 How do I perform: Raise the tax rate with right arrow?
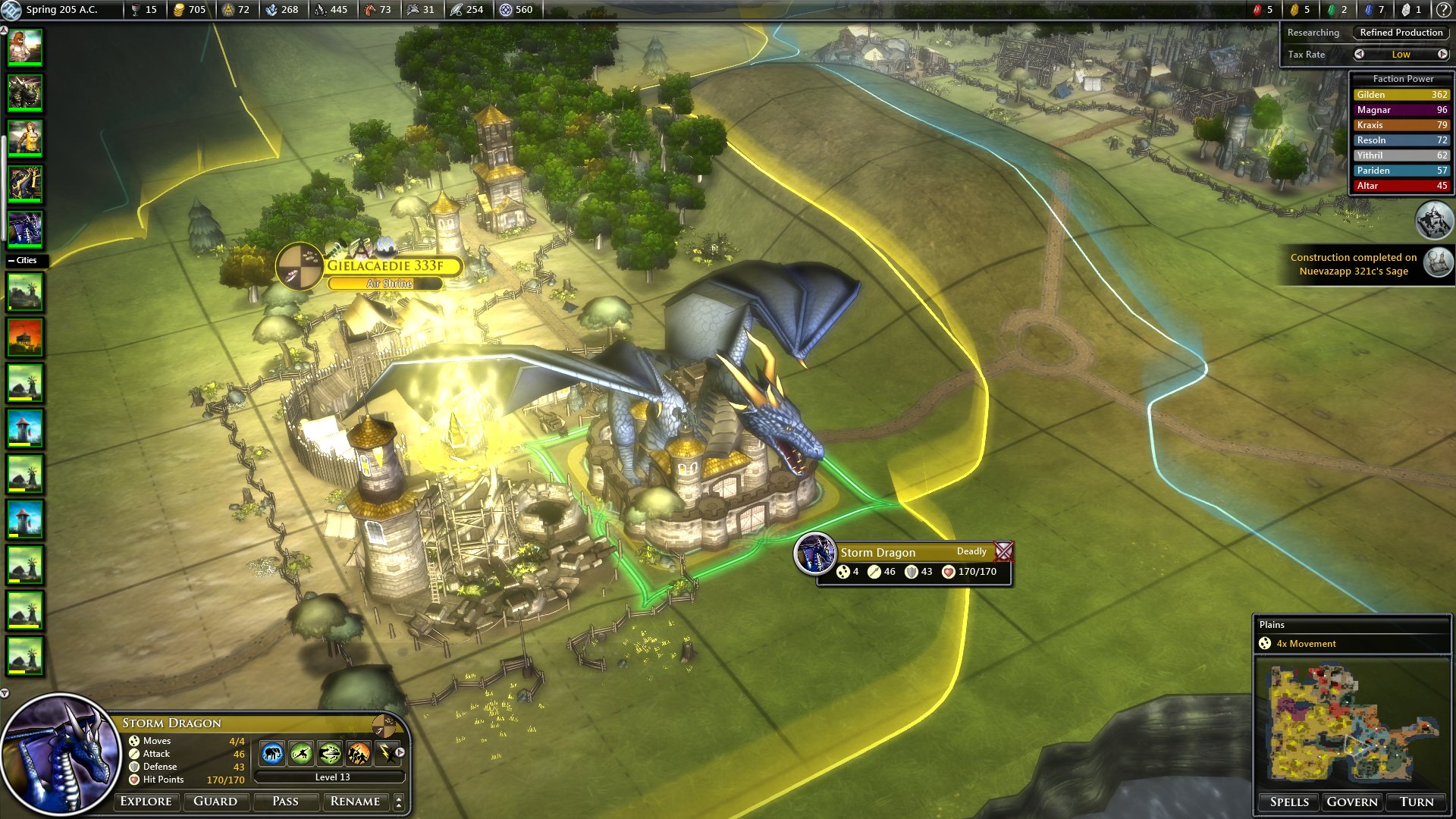(x=1442, y=54)
